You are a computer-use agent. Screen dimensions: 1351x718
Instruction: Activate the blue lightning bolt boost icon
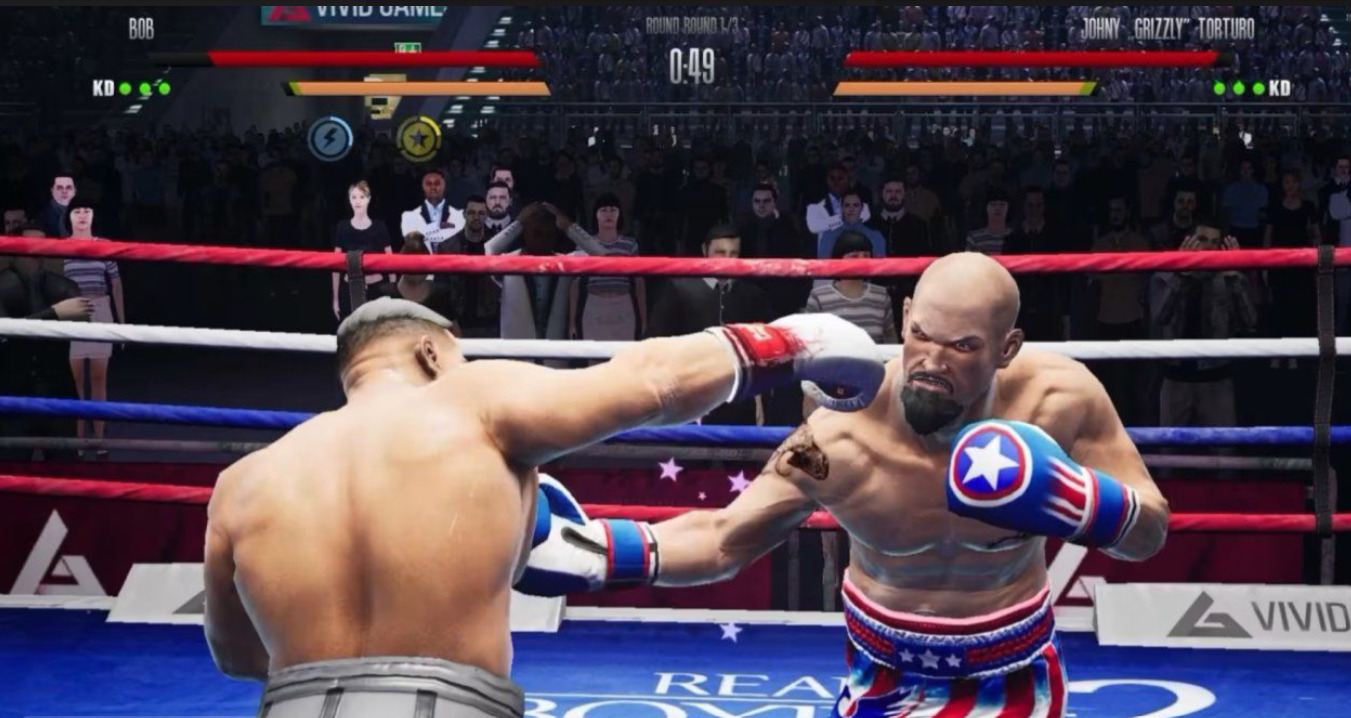point(330,139)
